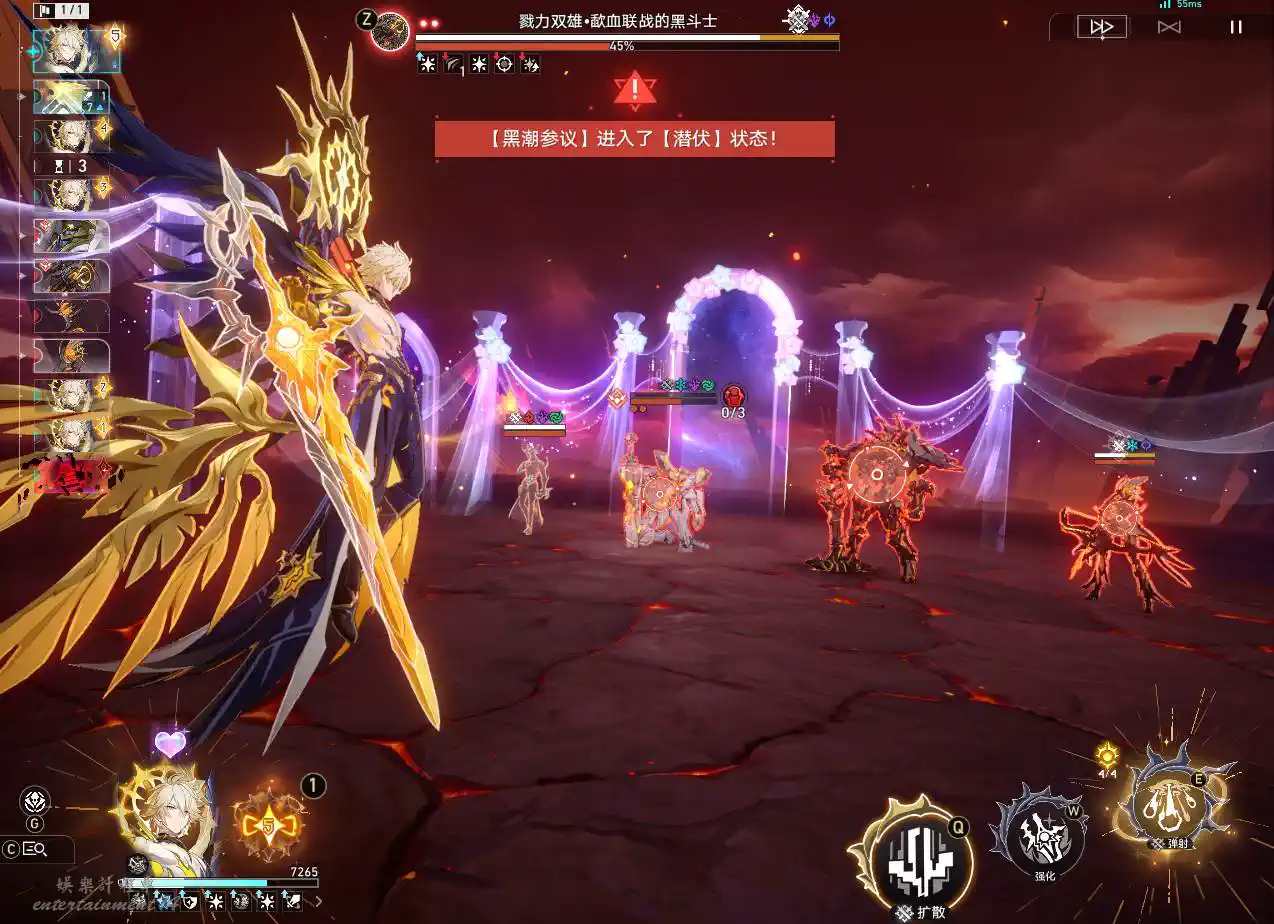Select the green-cloaked enemy in turn order
The width and height of the screenshot is (1274, 924).
[x=71, y=237]
